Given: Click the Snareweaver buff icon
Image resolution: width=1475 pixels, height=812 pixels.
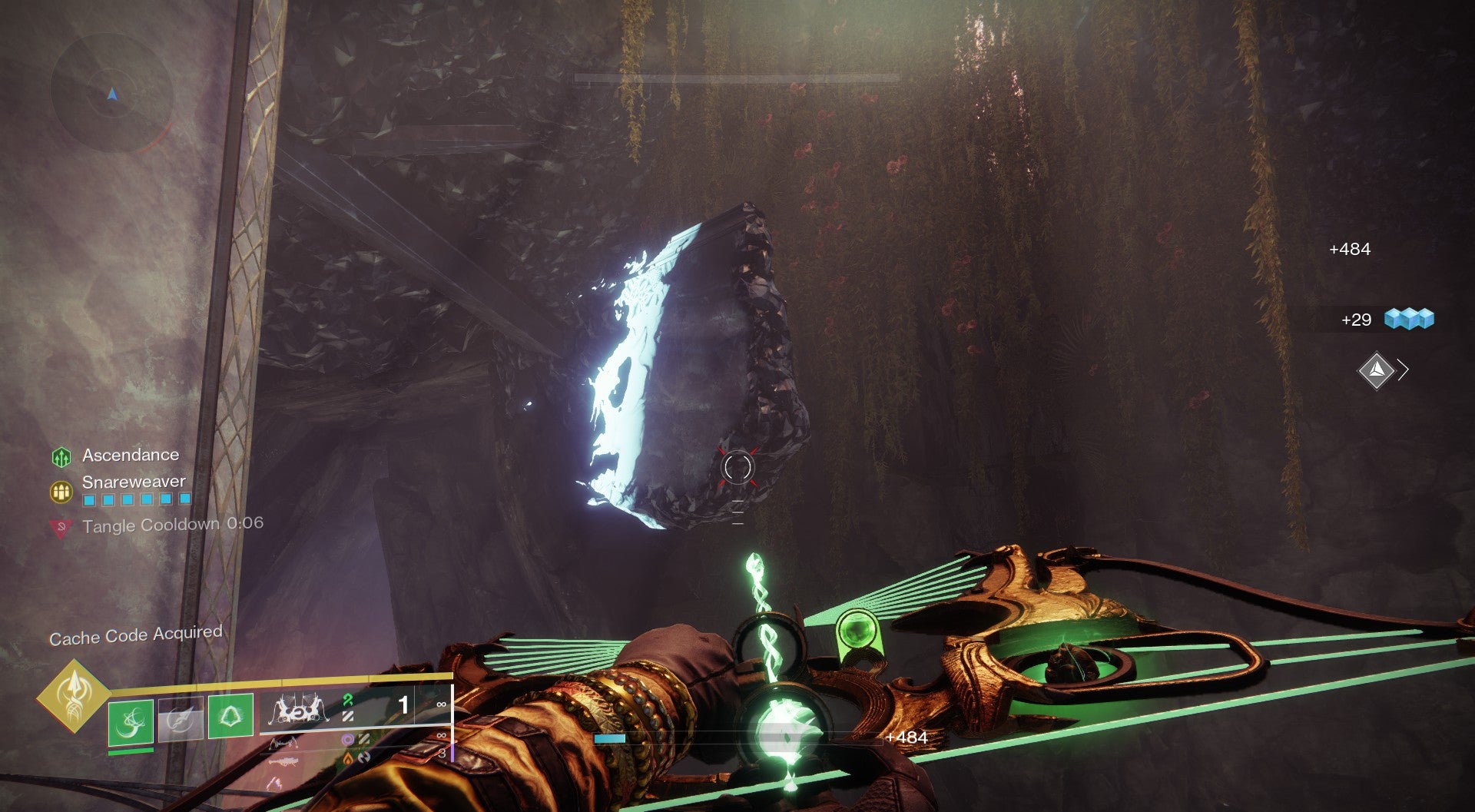Looking at the screenshot, I should click(61, 491).
